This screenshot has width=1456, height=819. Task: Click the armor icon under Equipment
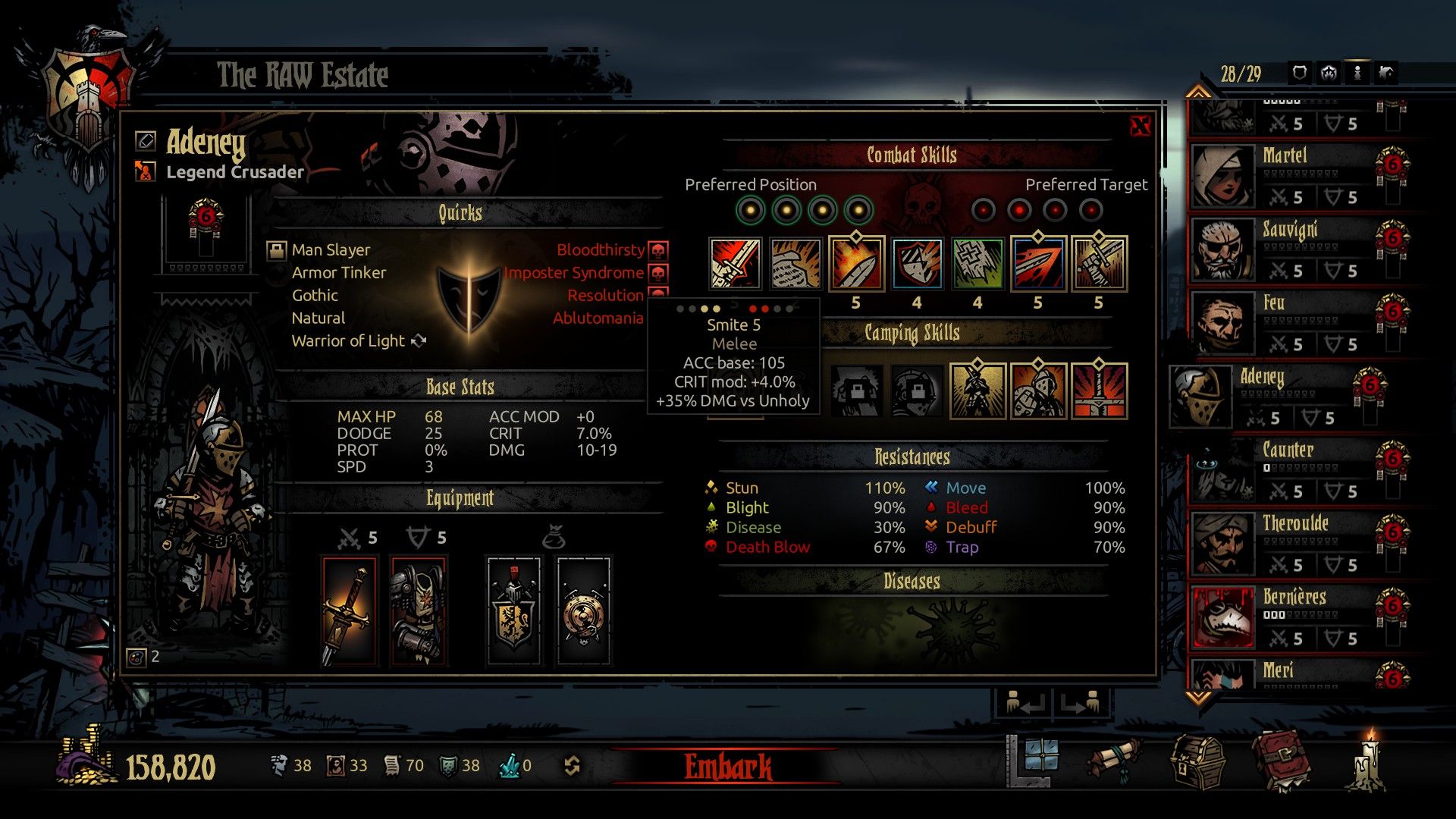[419, 609]
